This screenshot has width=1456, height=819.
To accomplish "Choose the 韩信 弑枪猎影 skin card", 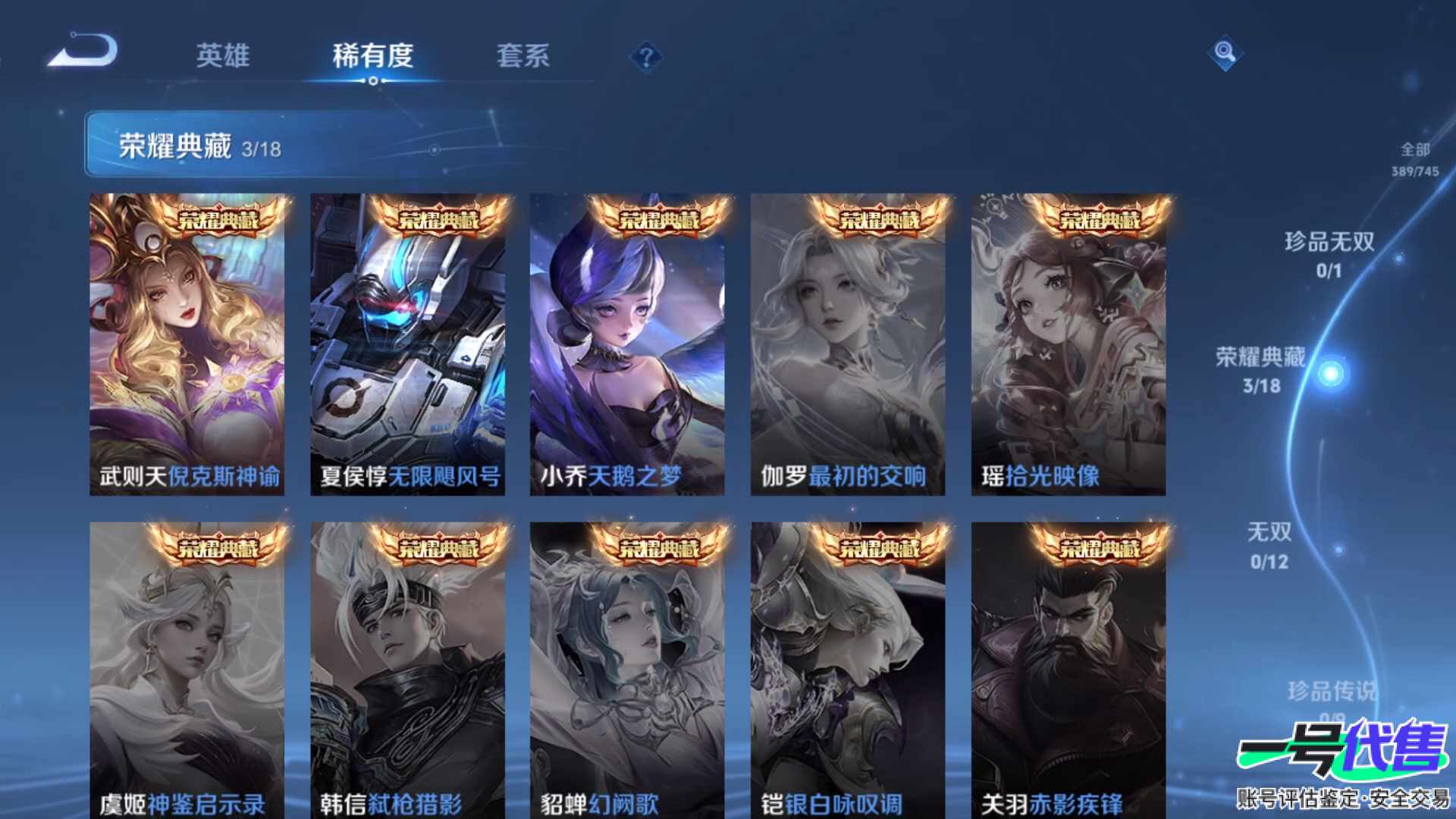I will (407, 671).
